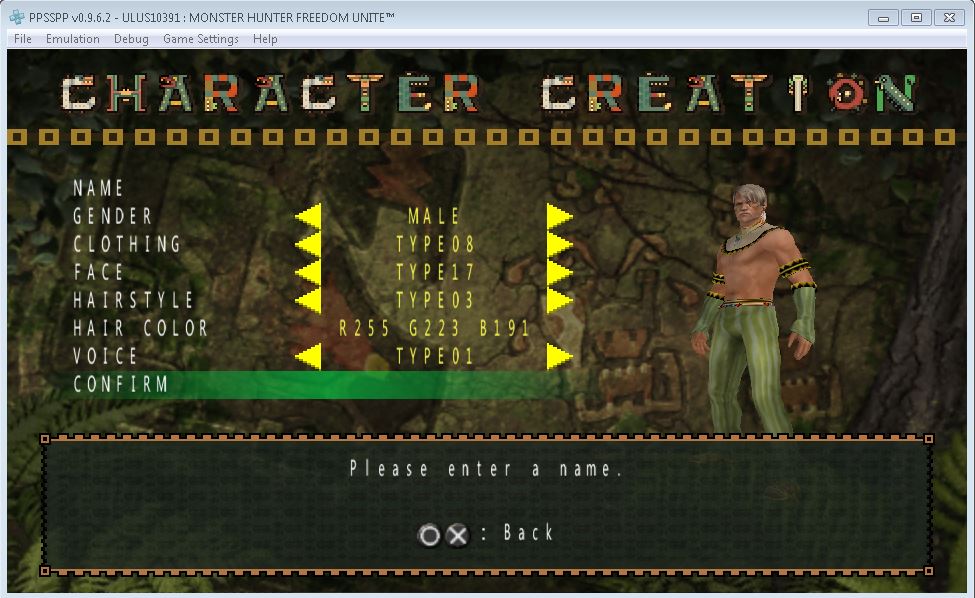Open the Game Settings menu

pos(201,39)
